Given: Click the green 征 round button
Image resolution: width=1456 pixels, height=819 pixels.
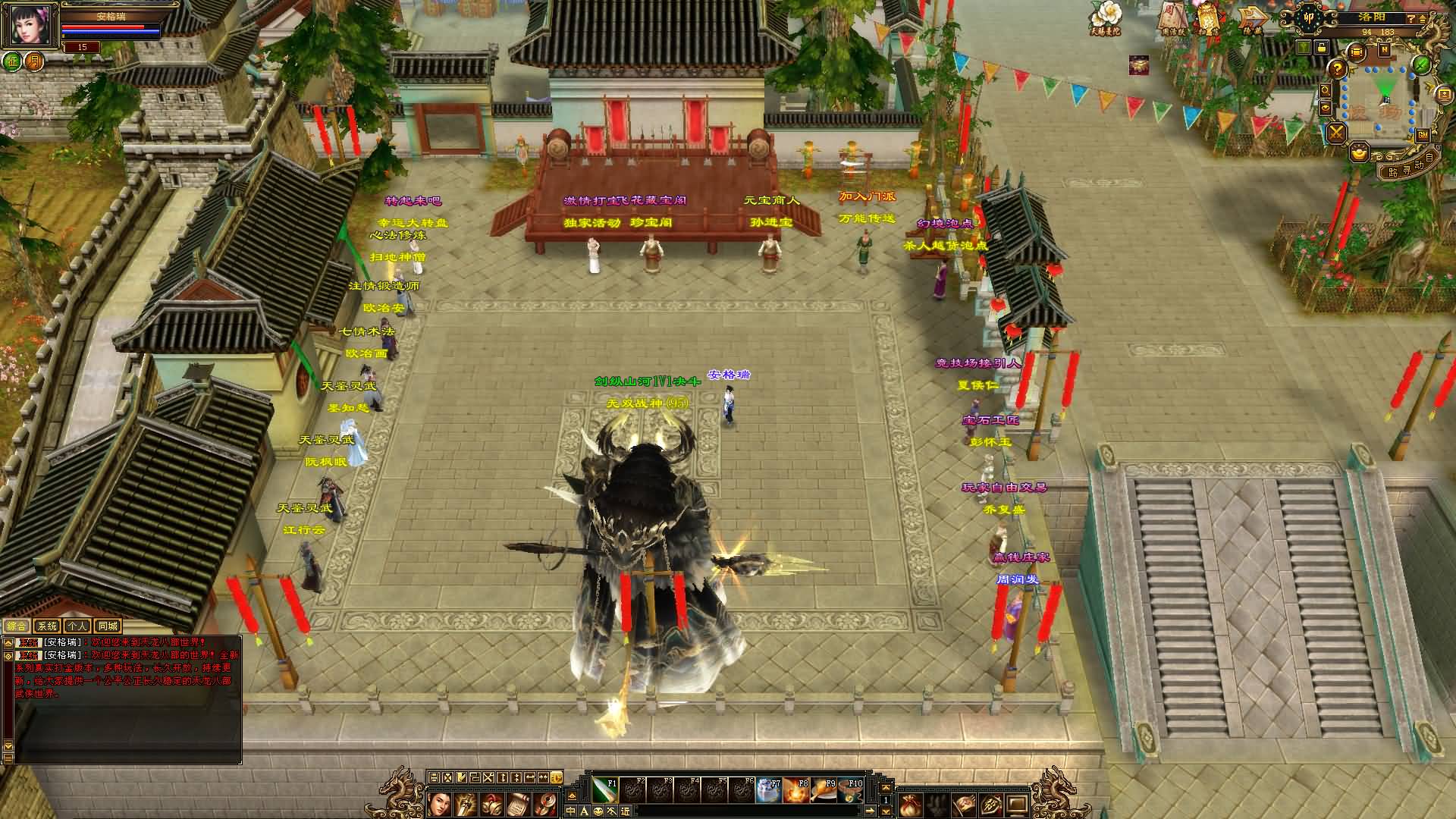Looking at the screenshot, I should pos(12,61).
